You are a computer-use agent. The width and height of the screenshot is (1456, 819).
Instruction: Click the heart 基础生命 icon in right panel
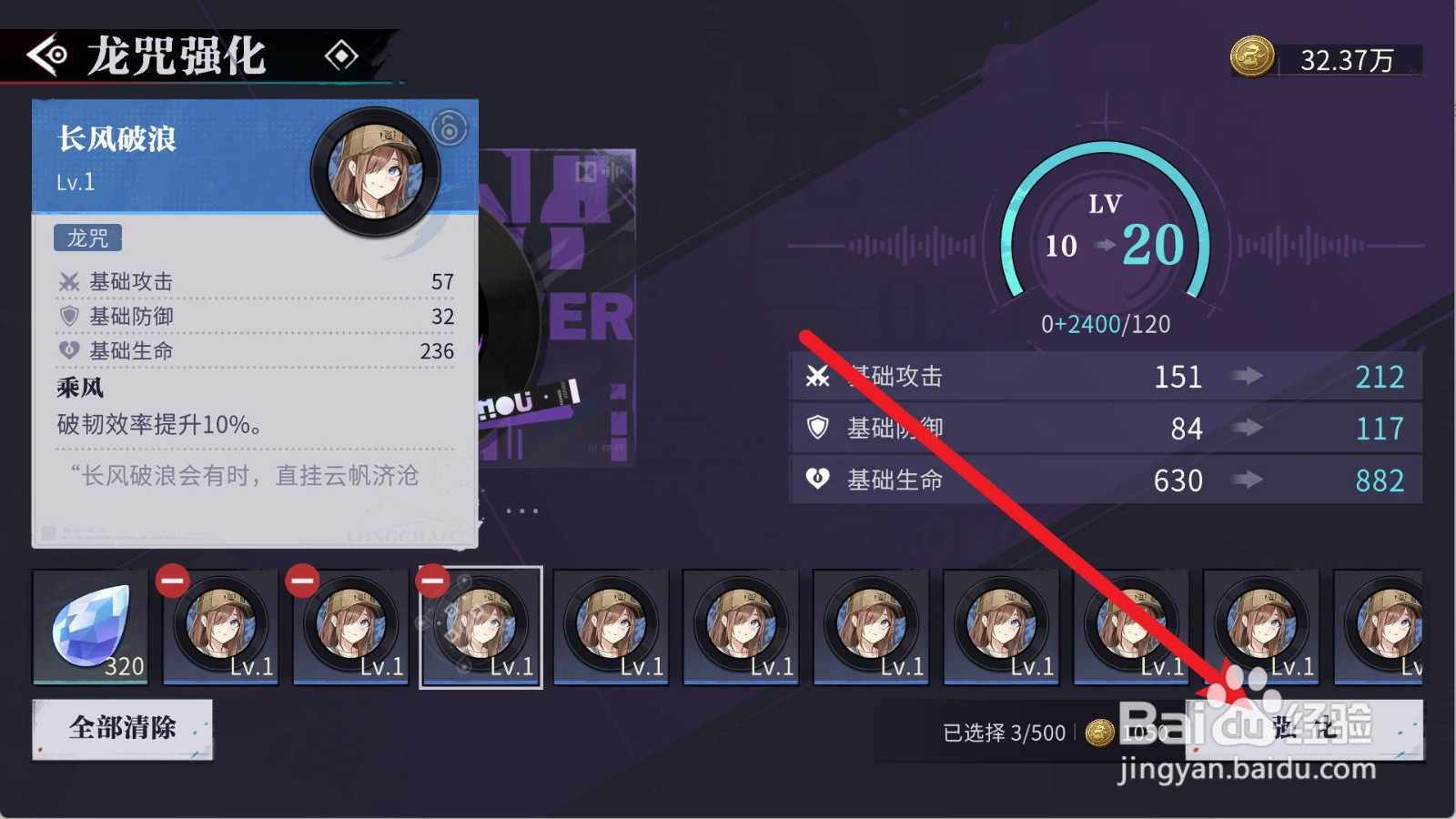pos(818,480)
